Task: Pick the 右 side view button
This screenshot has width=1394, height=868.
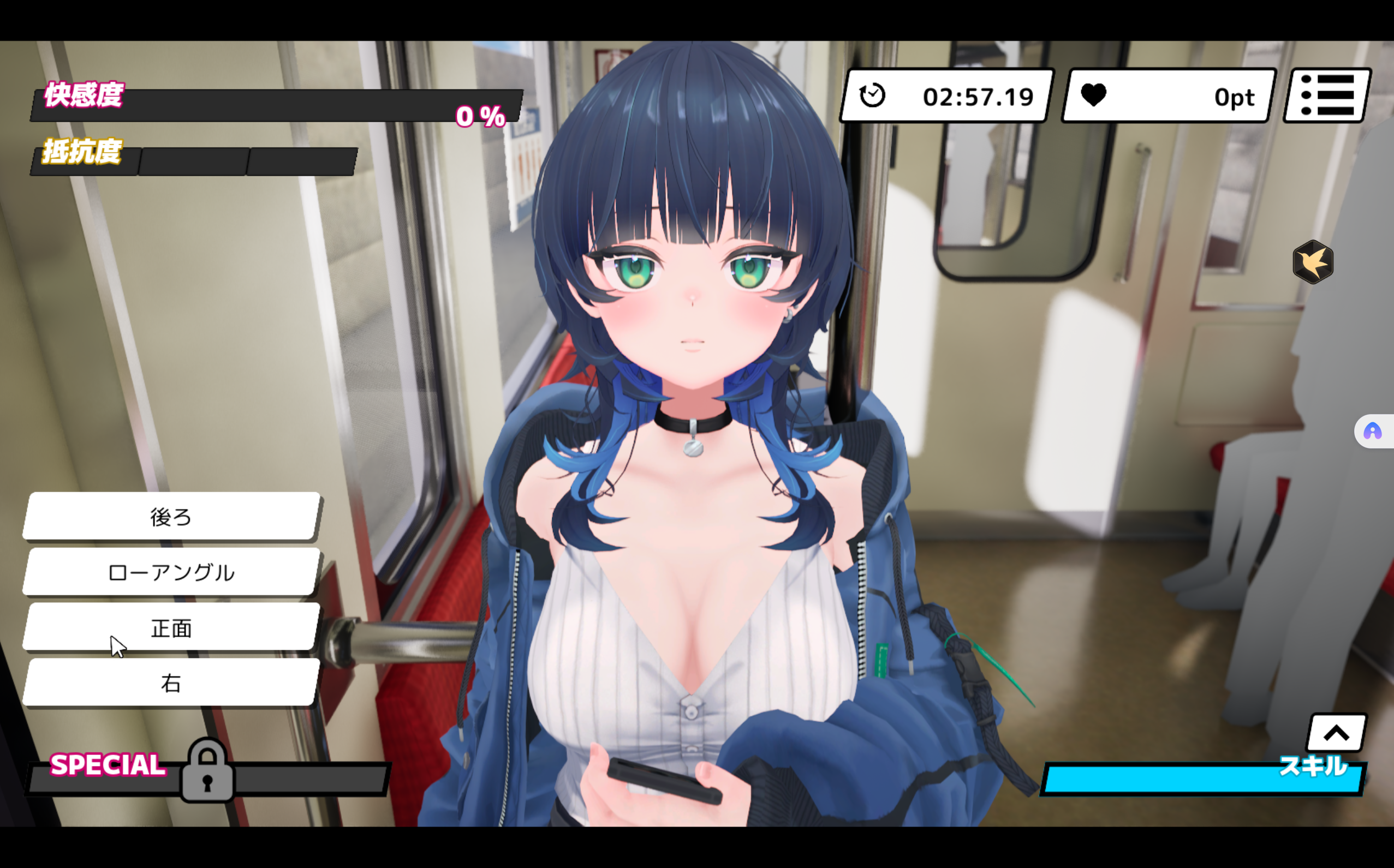Action: (x=171, y=683)
